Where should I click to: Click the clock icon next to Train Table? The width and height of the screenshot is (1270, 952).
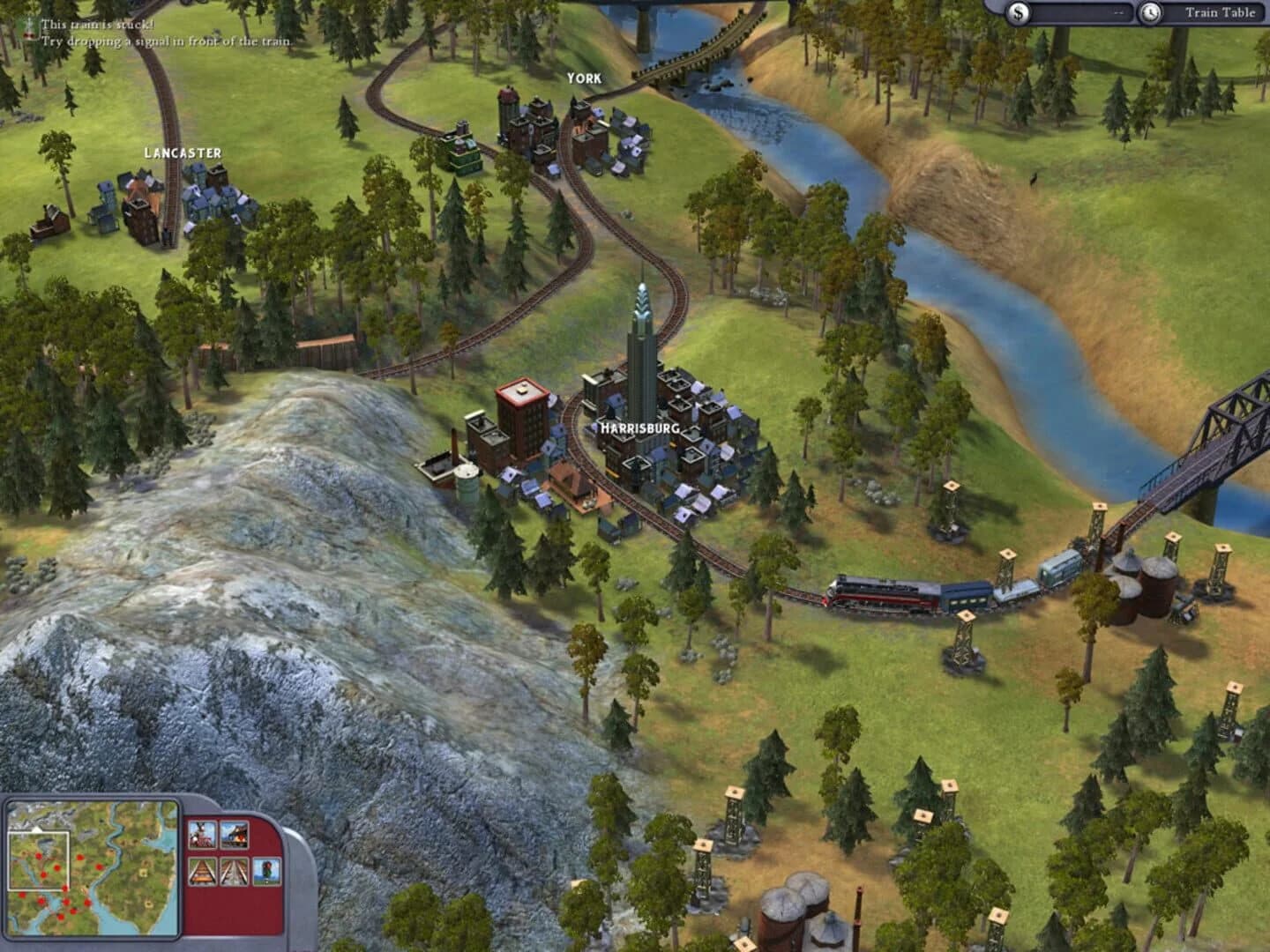[x=1153, y=12]
